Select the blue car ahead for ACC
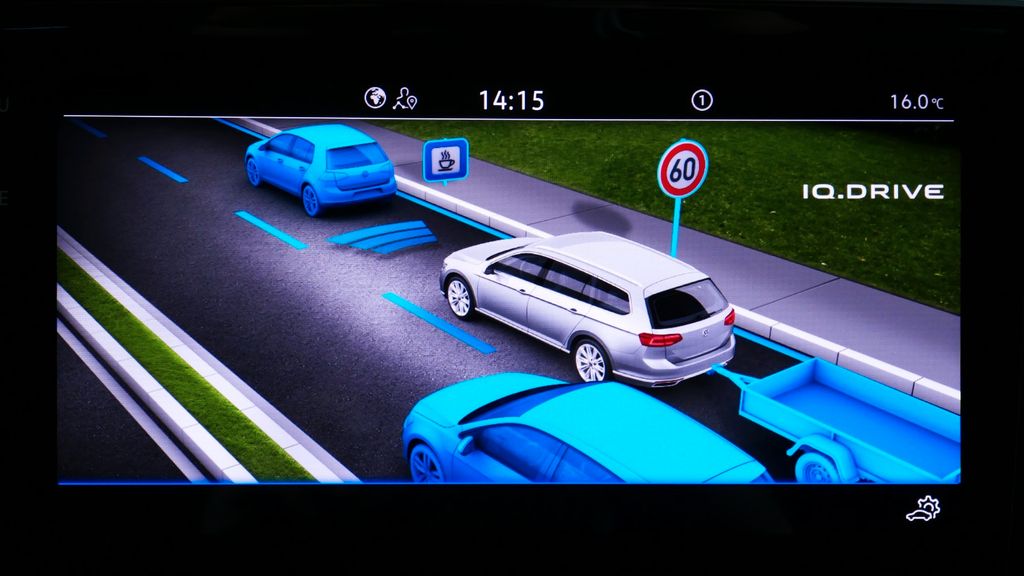This screenshot has height=576, width=1024. click(320, 166)
